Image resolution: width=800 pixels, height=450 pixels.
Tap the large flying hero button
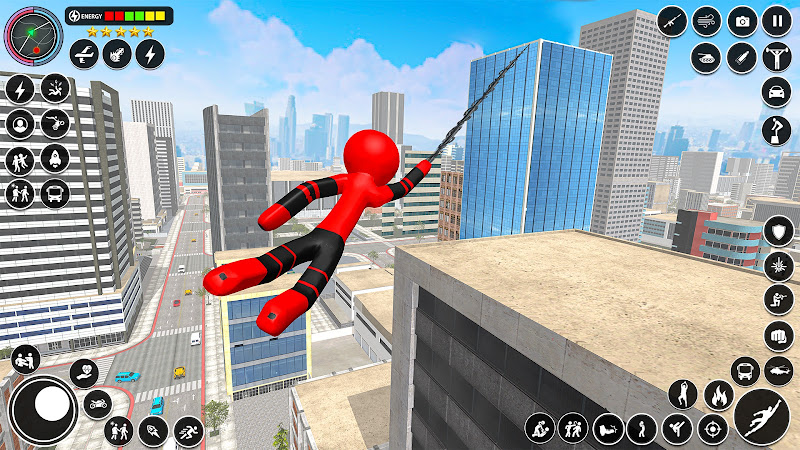pos(762,415)
